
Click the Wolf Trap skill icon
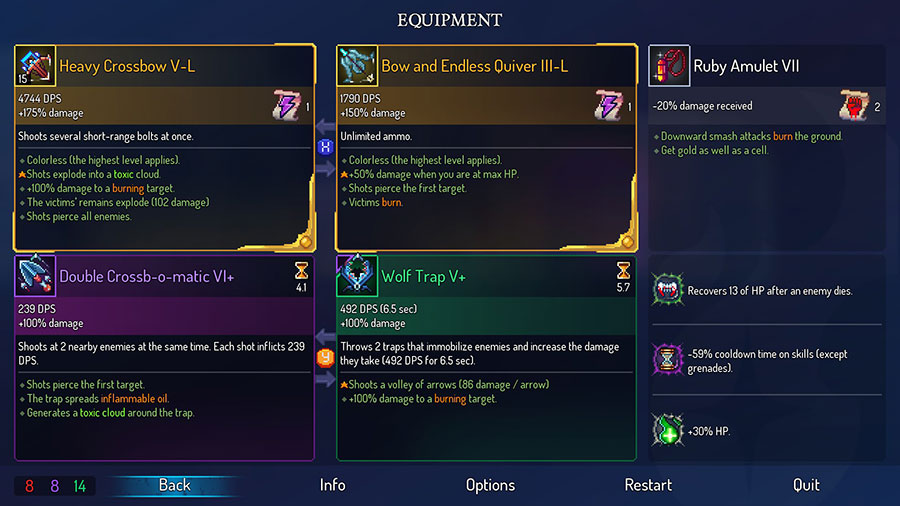357,275
